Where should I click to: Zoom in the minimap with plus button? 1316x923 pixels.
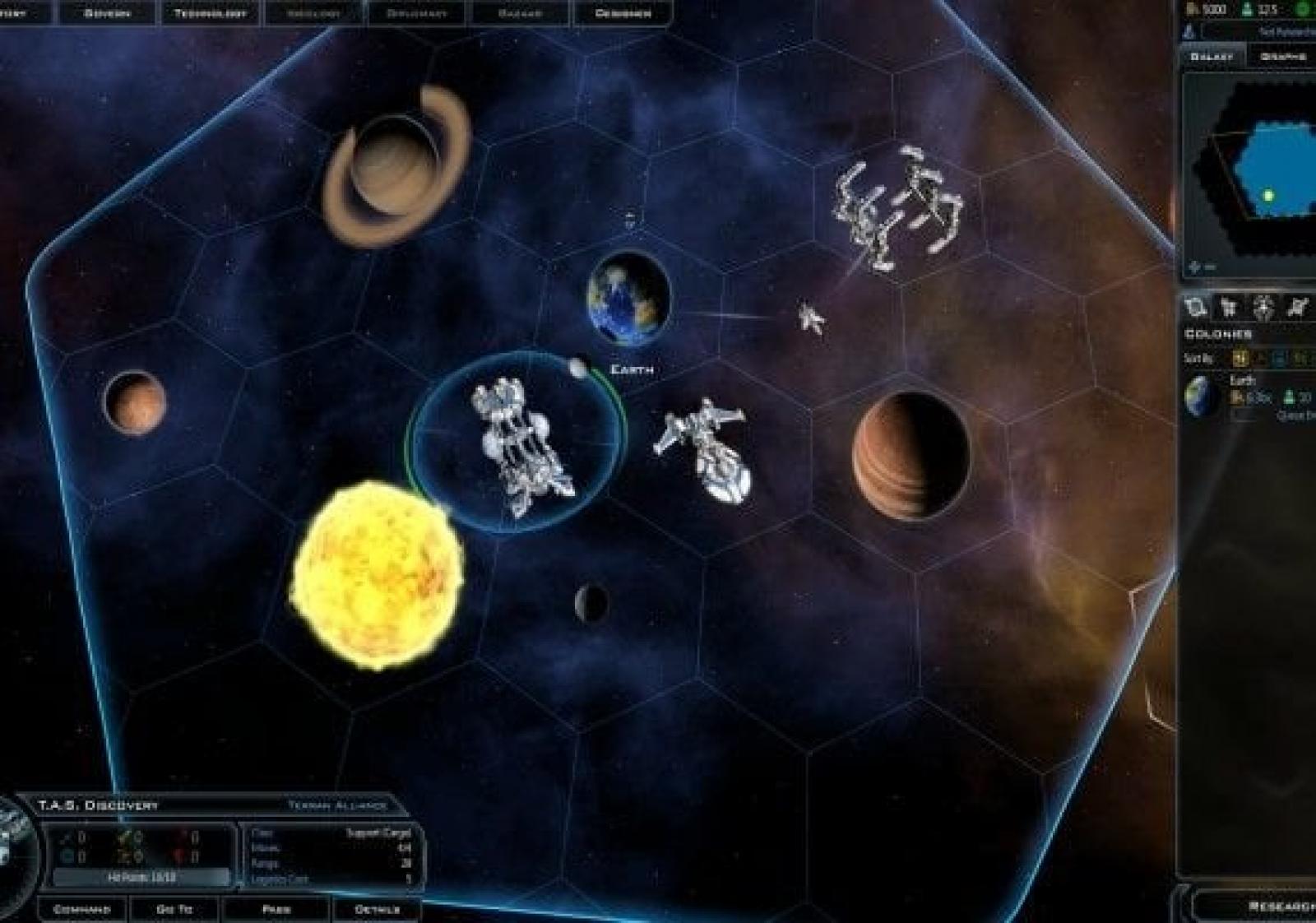(1193, 267)
